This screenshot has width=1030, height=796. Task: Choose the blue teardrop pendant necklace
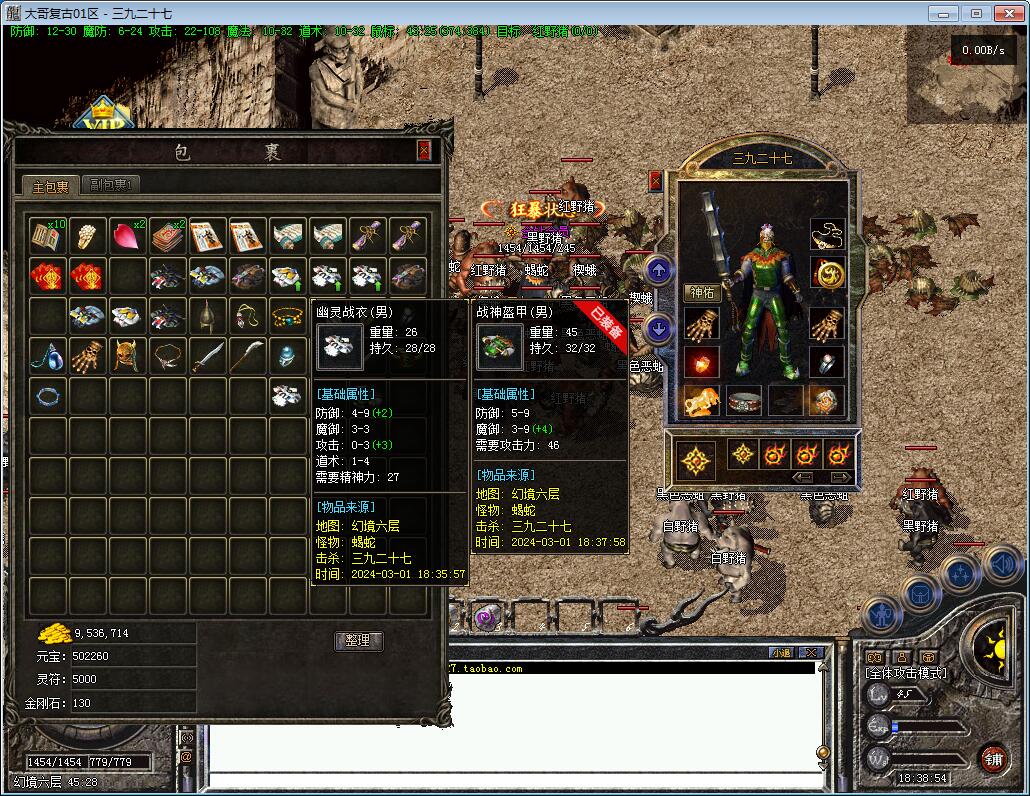pos(48,355)
